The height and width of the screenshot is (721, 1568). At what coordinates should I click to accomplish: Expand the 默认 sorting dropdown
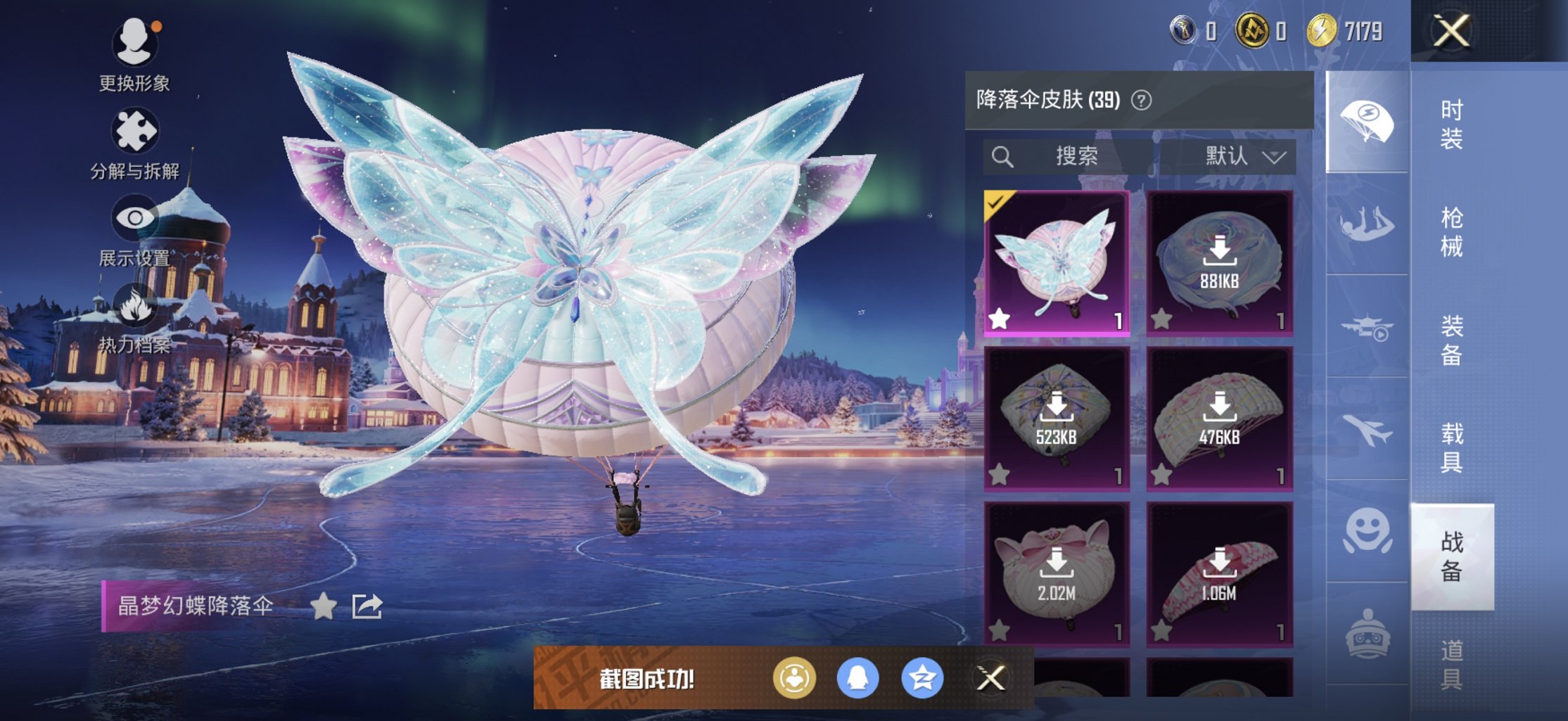click(1236, 156)
